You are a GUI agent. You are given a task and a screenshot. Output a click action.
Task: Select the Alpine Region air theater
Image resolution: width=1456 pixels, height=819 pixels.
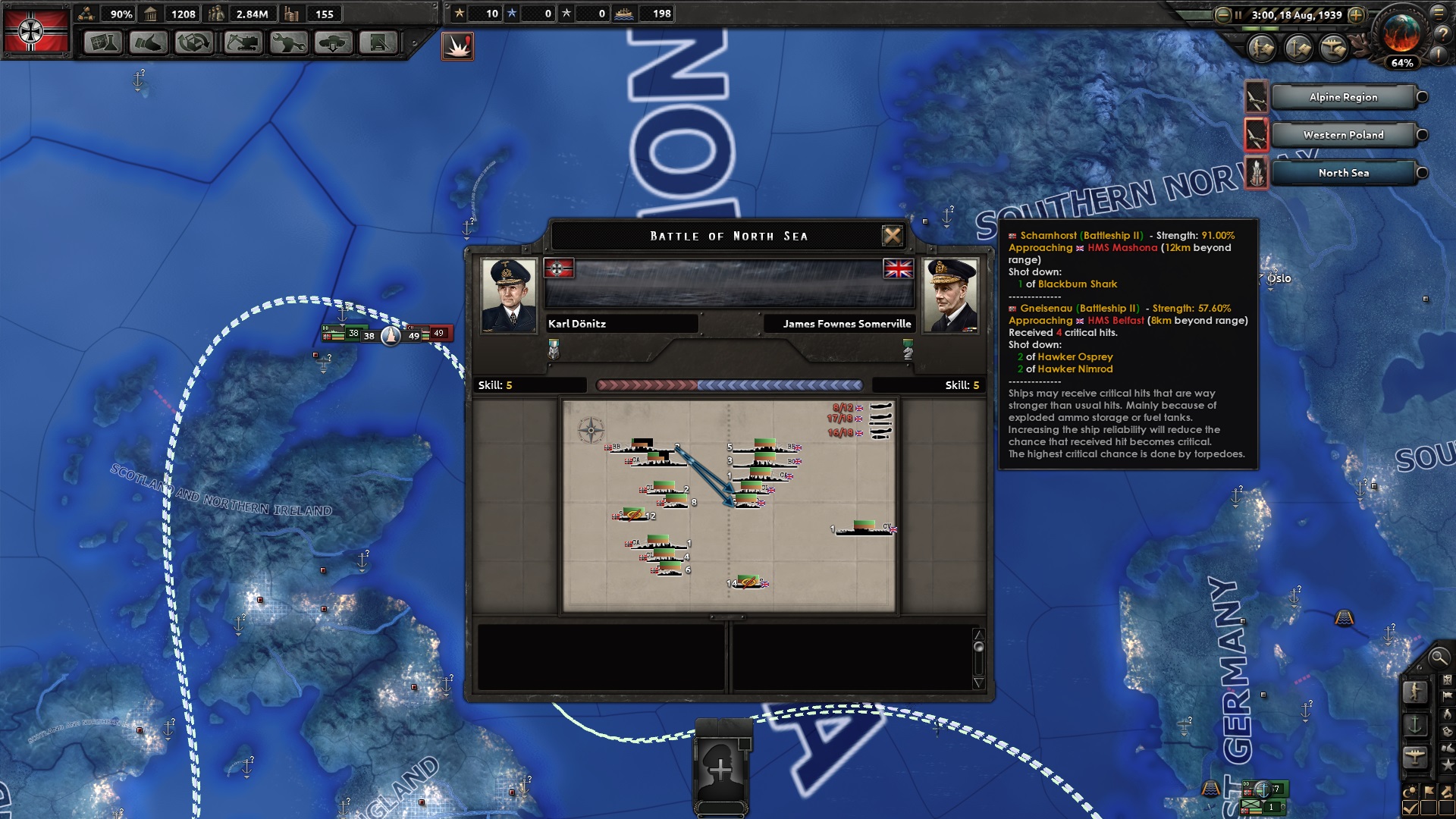pyautogui.click(x=1343, y=97)
